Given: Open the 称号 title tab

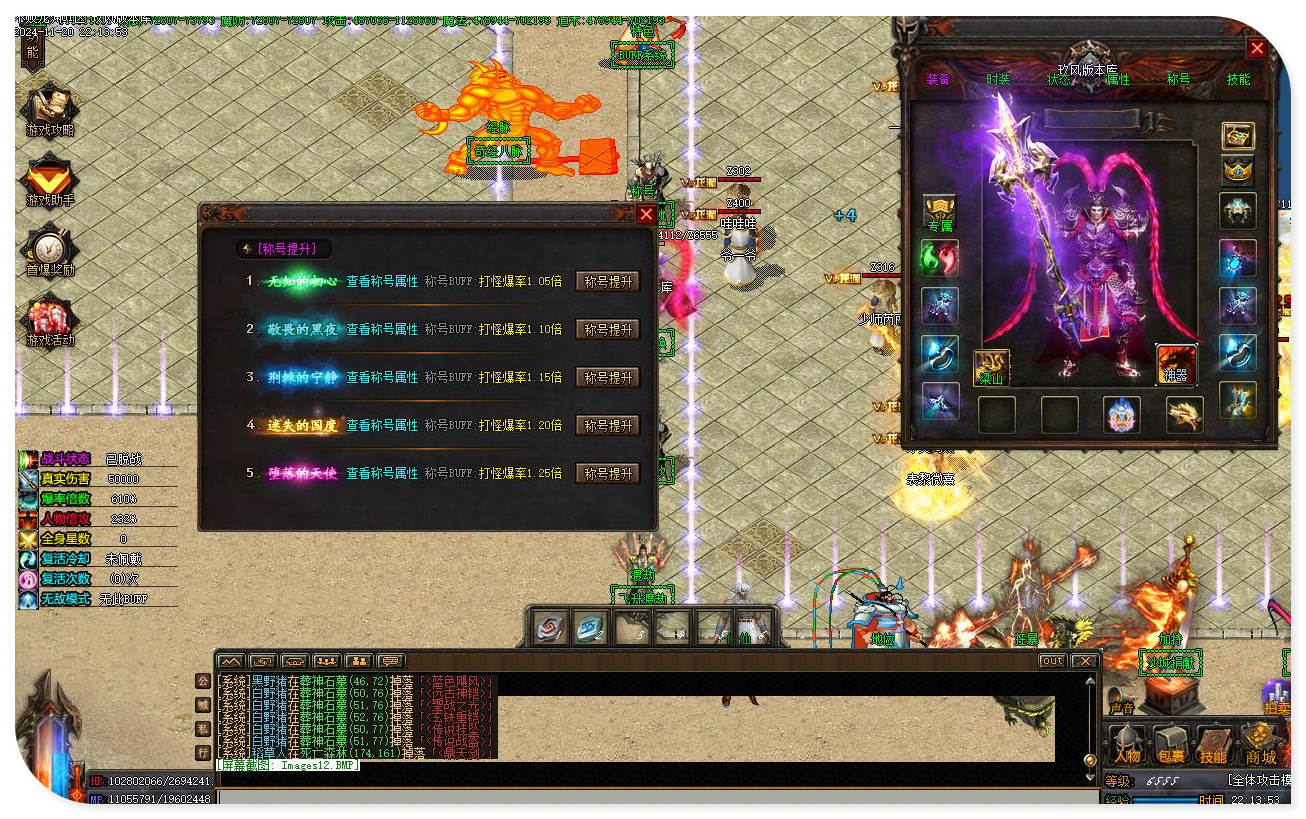Looking at the screenshot, I should click(x=1178, y=79).
